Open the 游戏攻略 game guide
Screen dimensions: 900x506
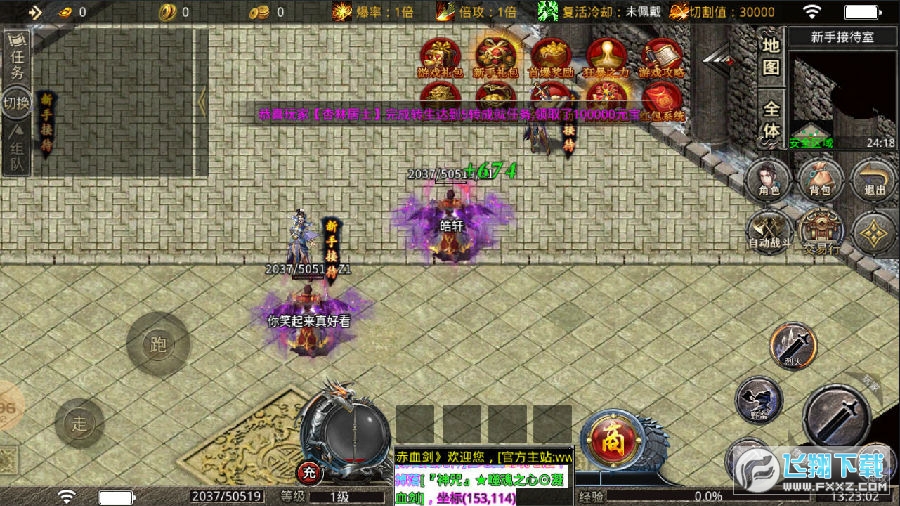point(662,57)
